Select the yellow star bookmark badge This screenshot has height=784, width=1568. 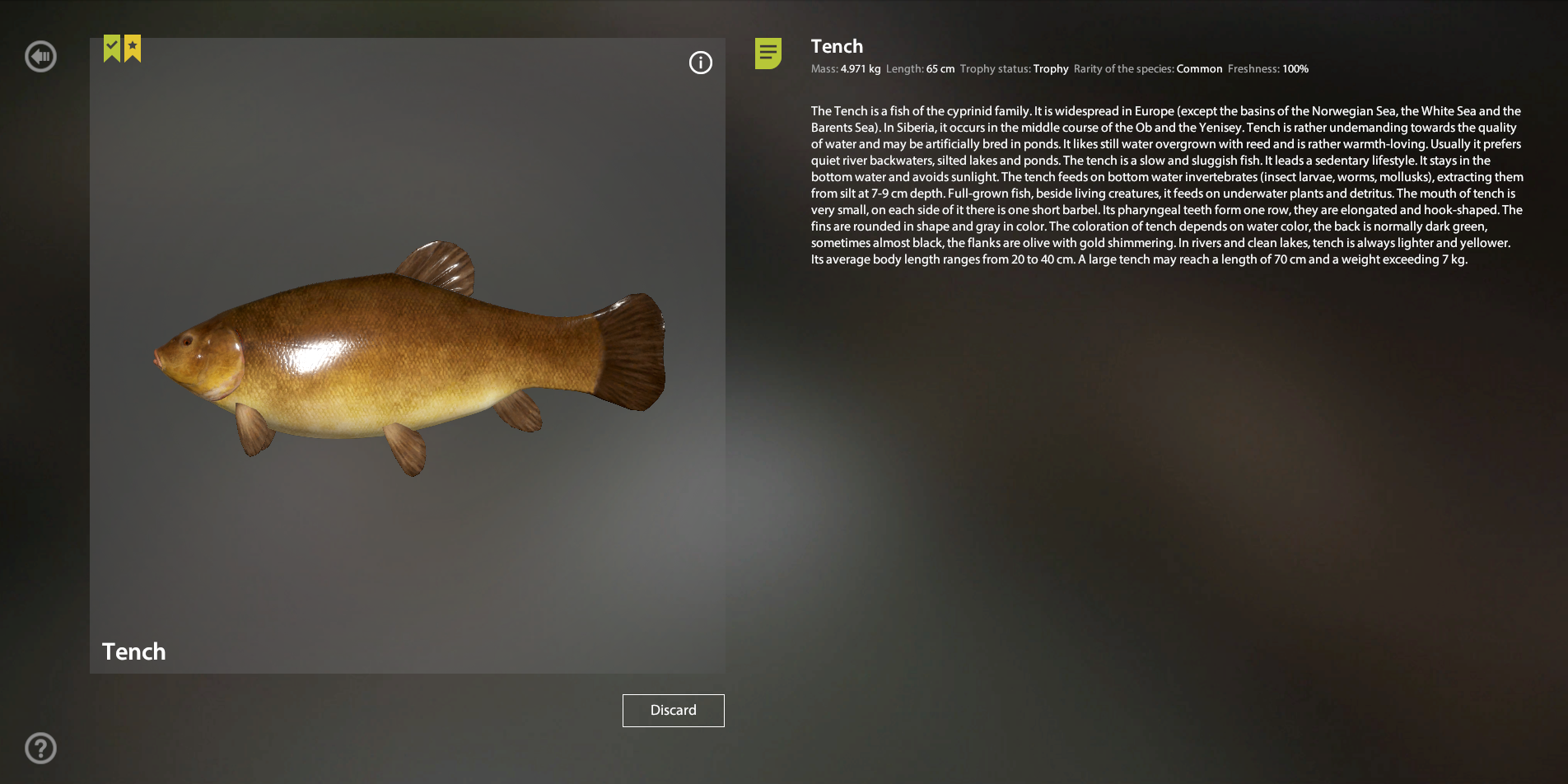[x=133, y=48]
